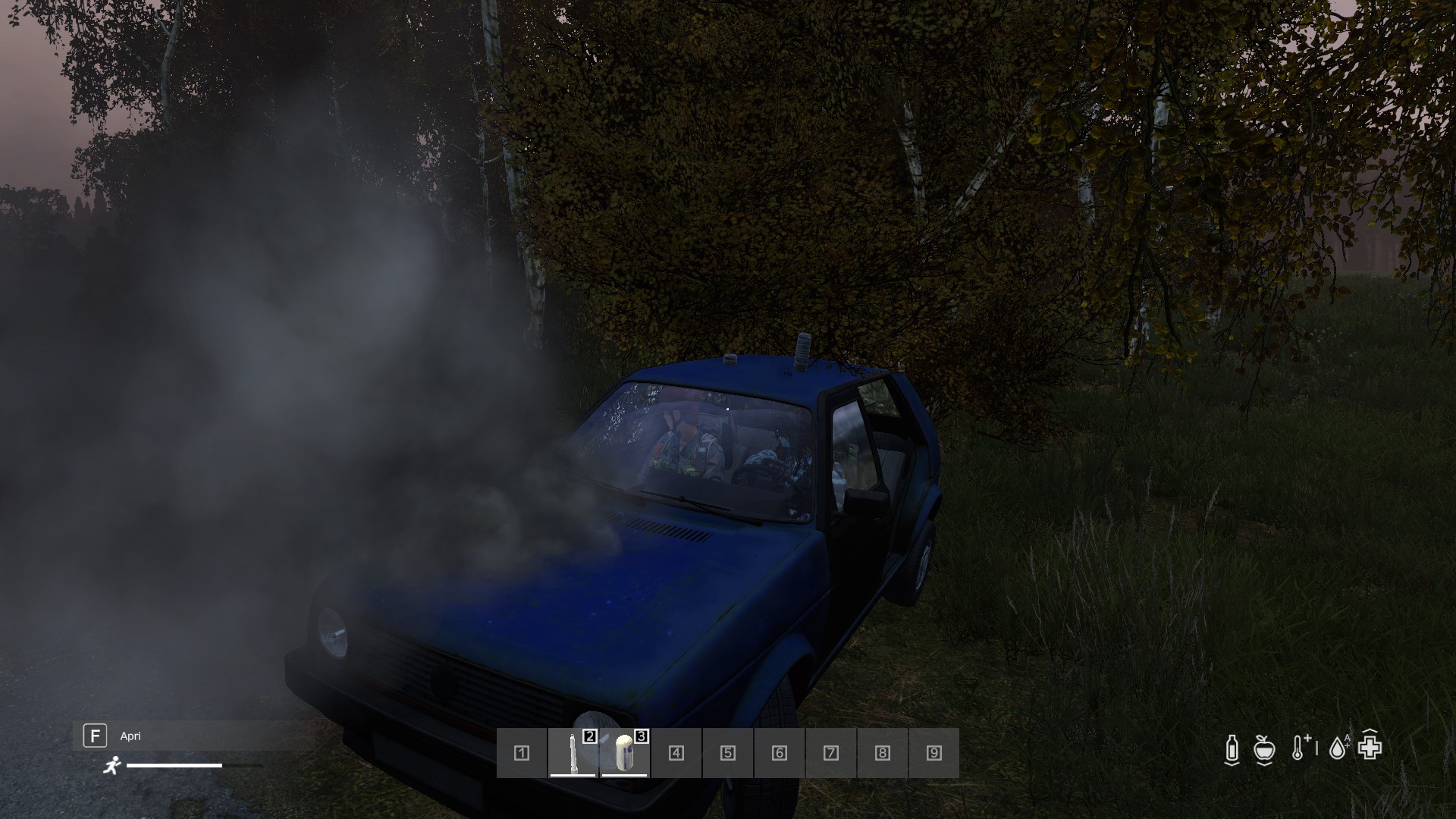Choose empty hotbar slot 1
Image resolution: width=1456 pixels, height=819 pixels.
[522, 753]
